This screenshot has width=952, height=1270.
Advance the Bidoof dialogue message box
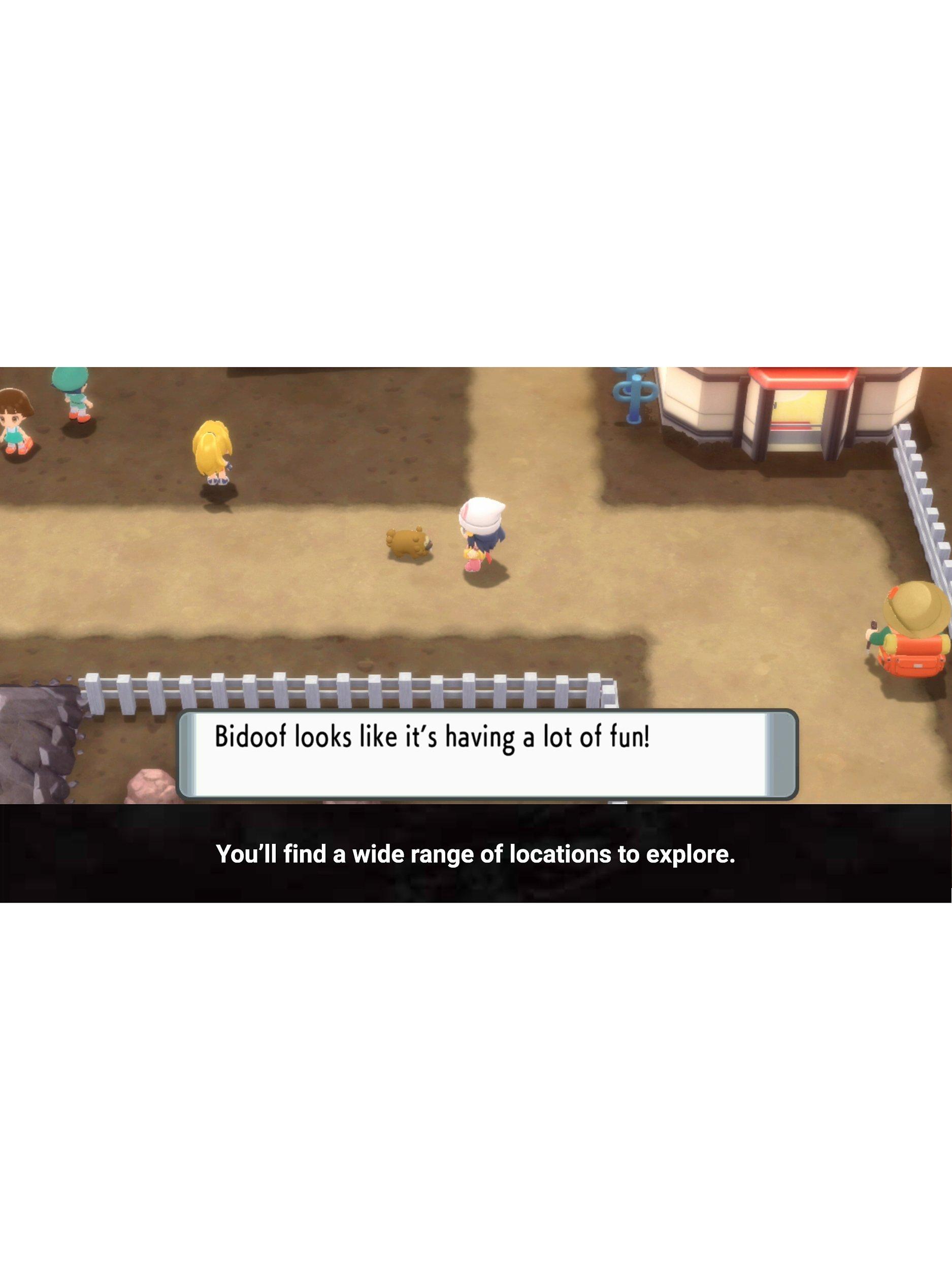[x=486, y=754]
